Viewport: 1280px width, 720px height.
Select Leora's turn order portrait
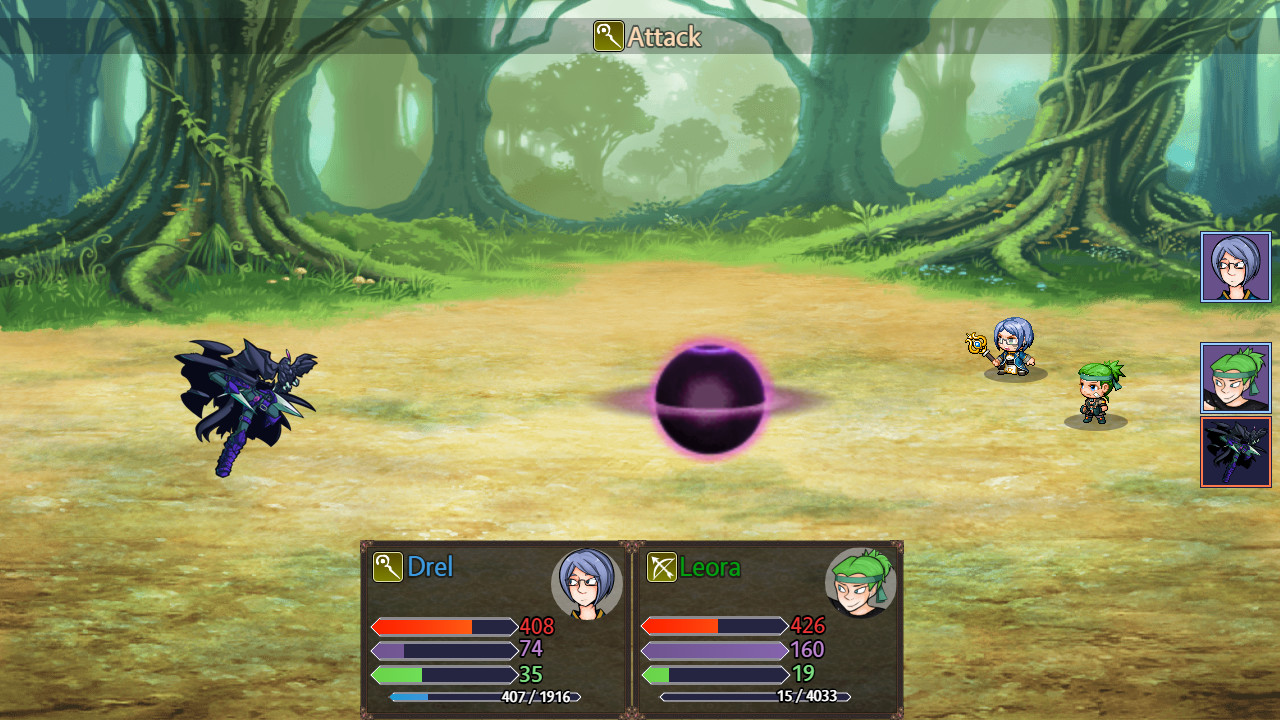[1235, 378]
